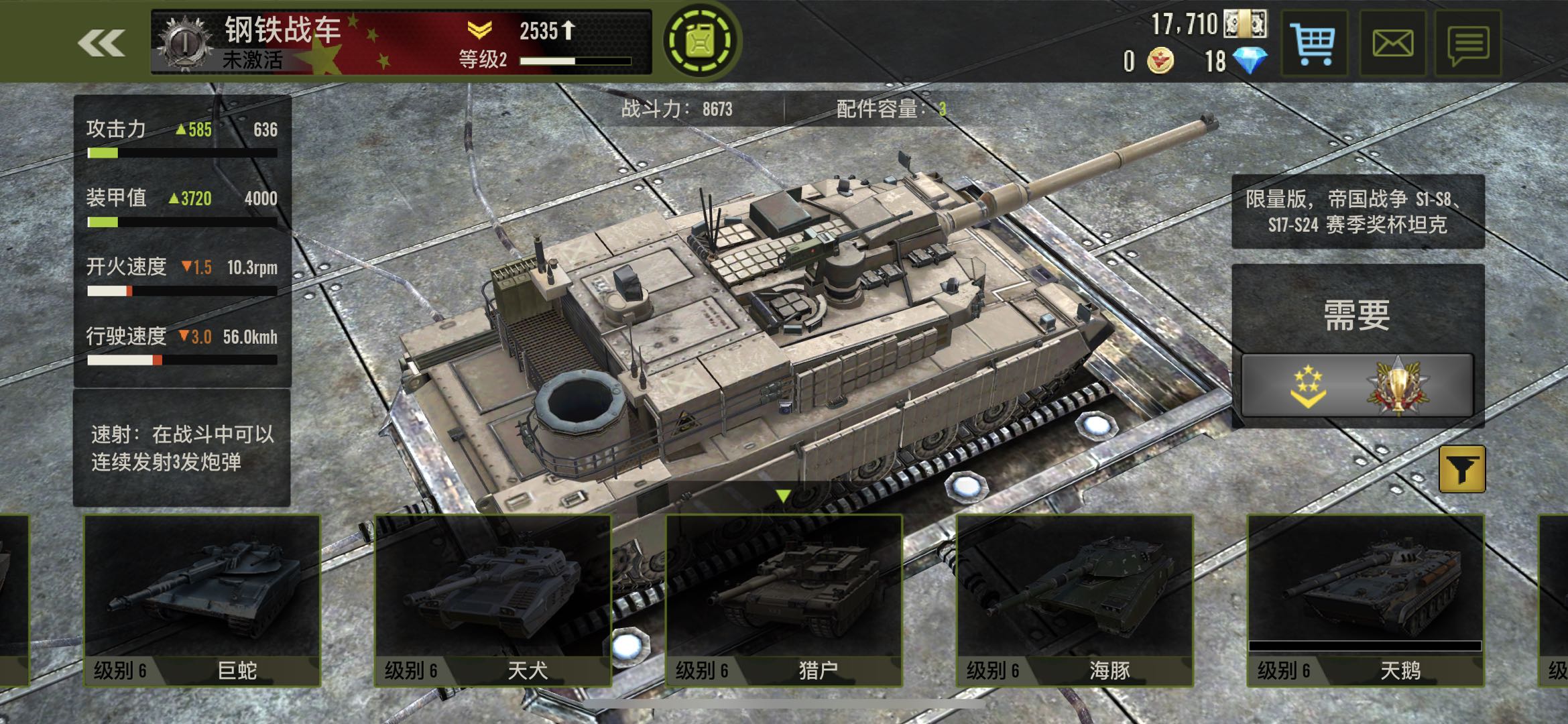This screenshot has height=724, width=1568.
Task: Tap the gold medal currency icon
Action: coord(1160,61)
